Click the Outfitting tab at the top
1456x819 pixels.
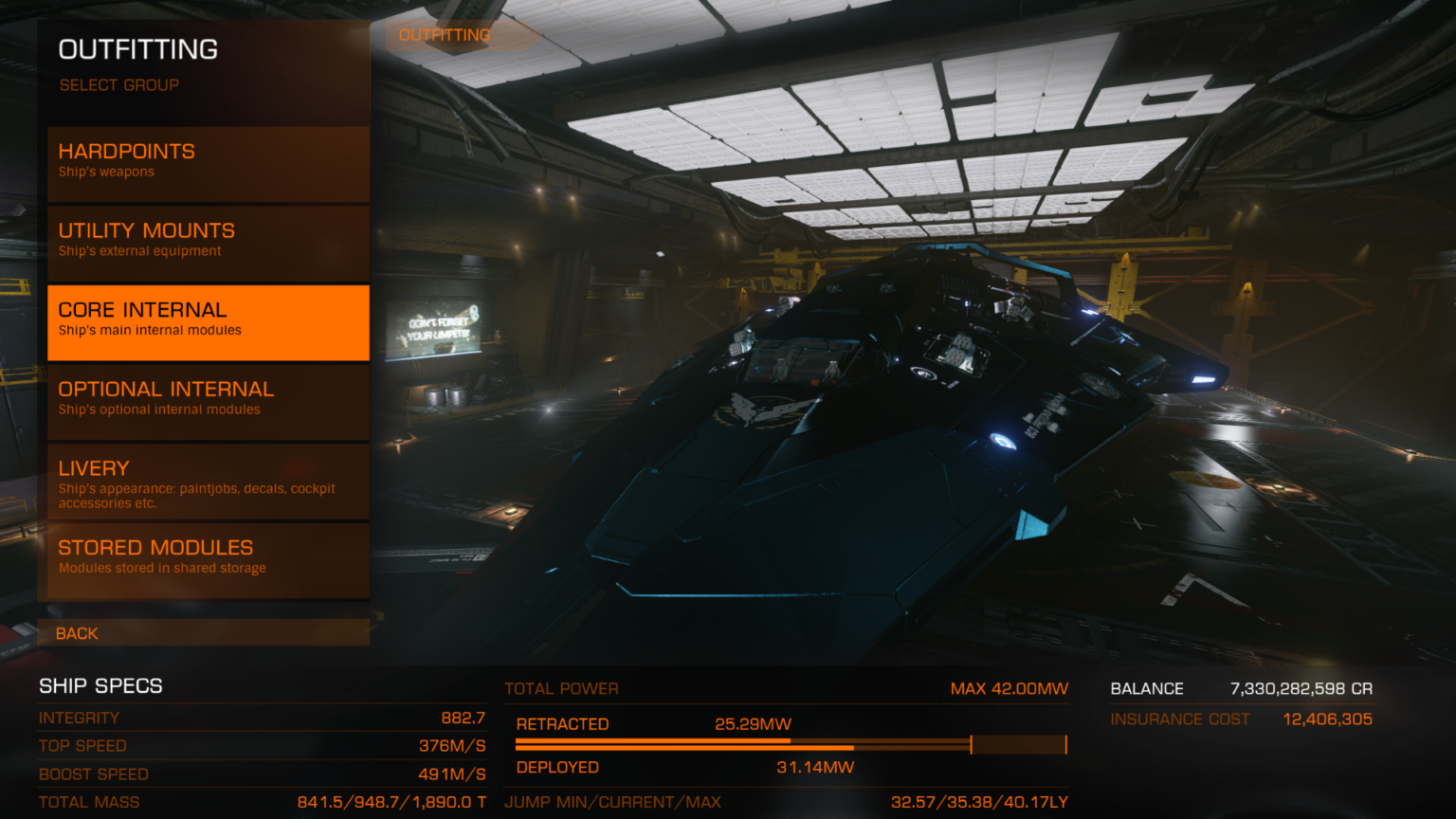tap(445, 36)
